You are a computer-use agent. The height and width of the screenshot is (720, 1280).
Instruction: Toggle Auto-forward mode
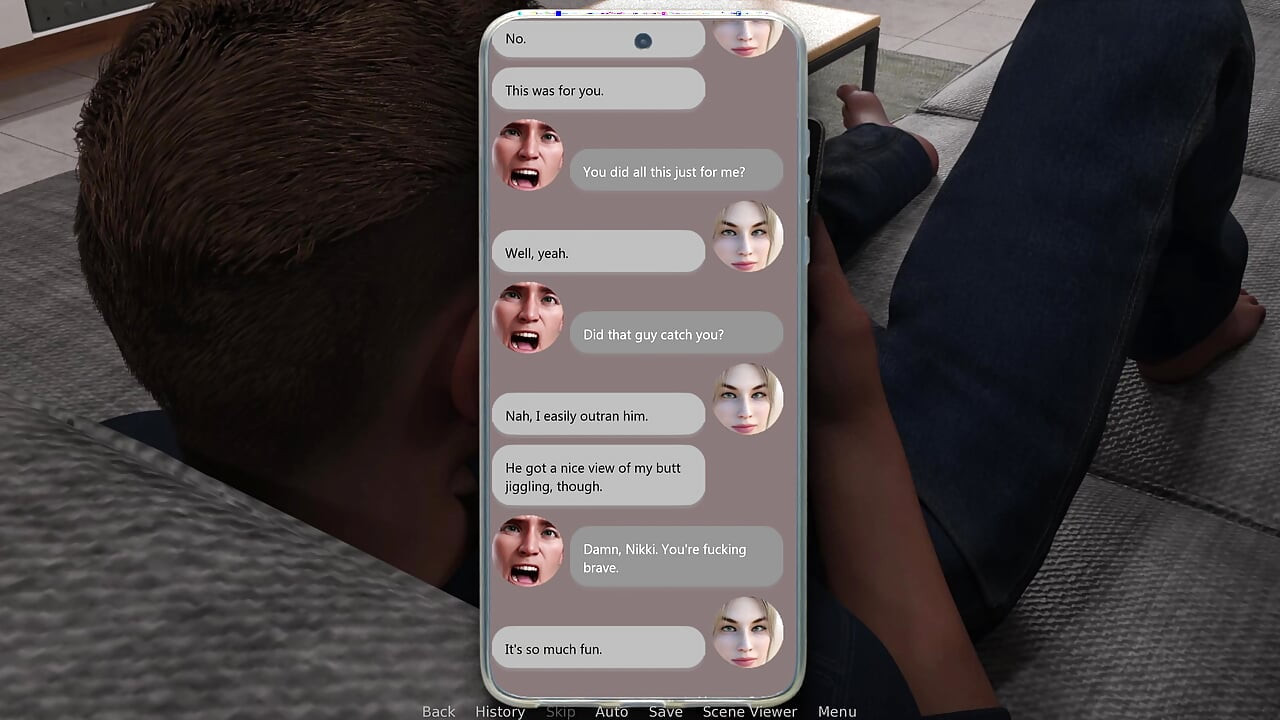612,711
